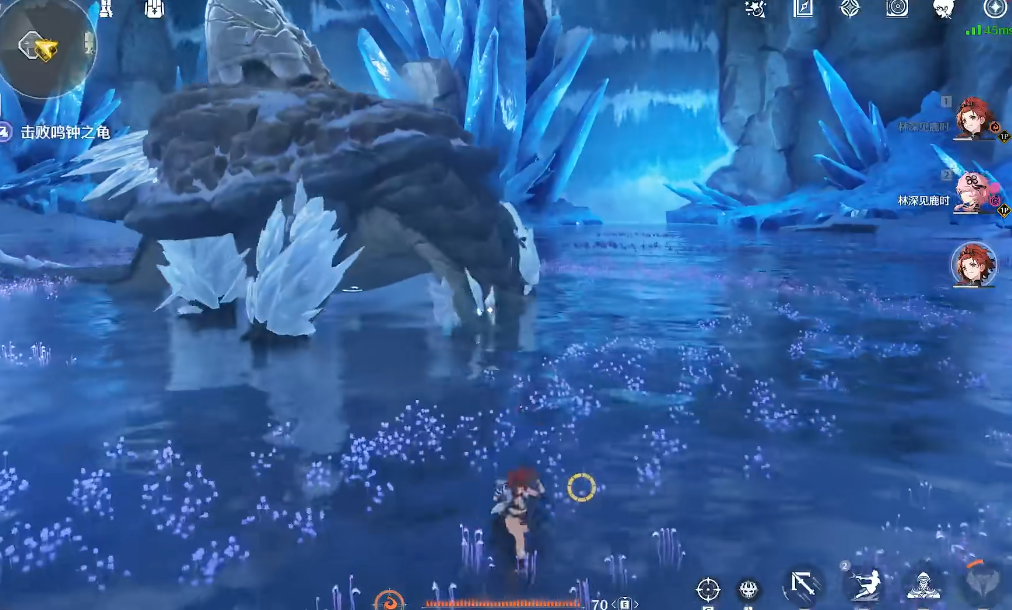Image resolution: width=1012 pixels, height=610 pixels.
Task: Click the four-pointed diamond star icon
Action: coord(849,9)
